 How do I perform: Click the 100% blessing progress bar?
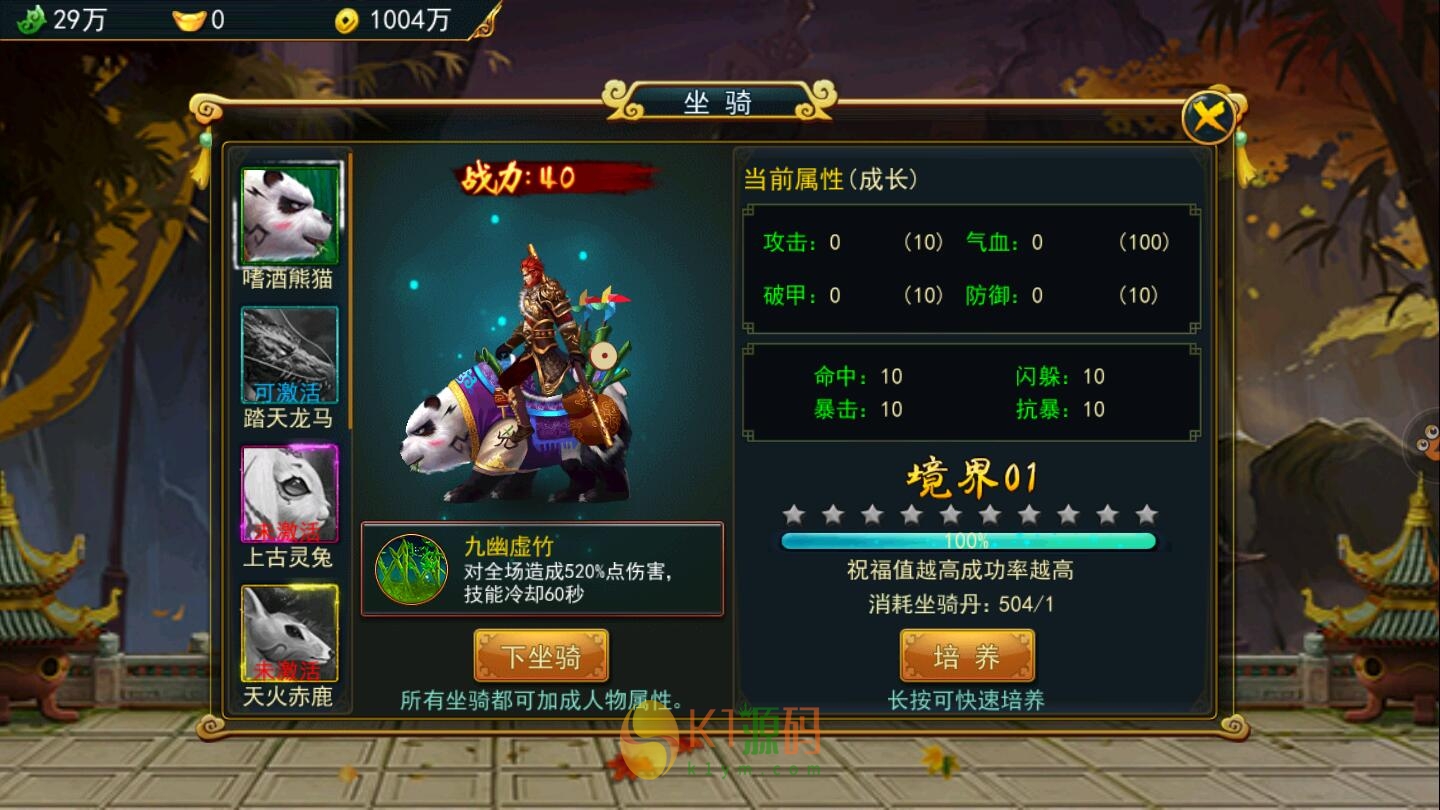pyautogui.click(x=969, y=540)
